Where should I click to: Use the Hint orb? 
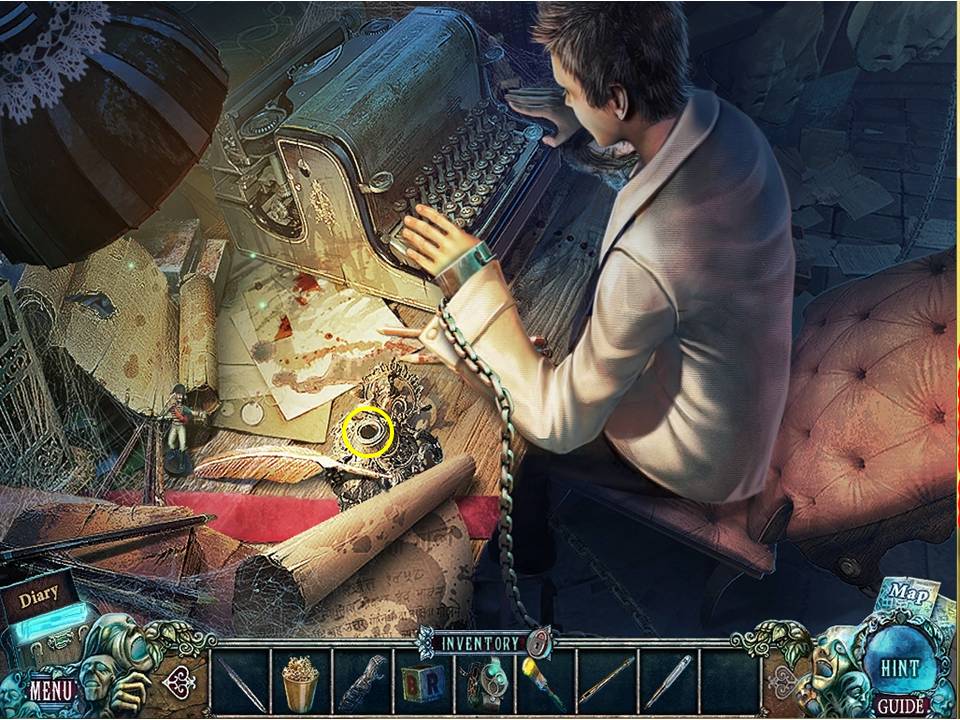(900, 666)
